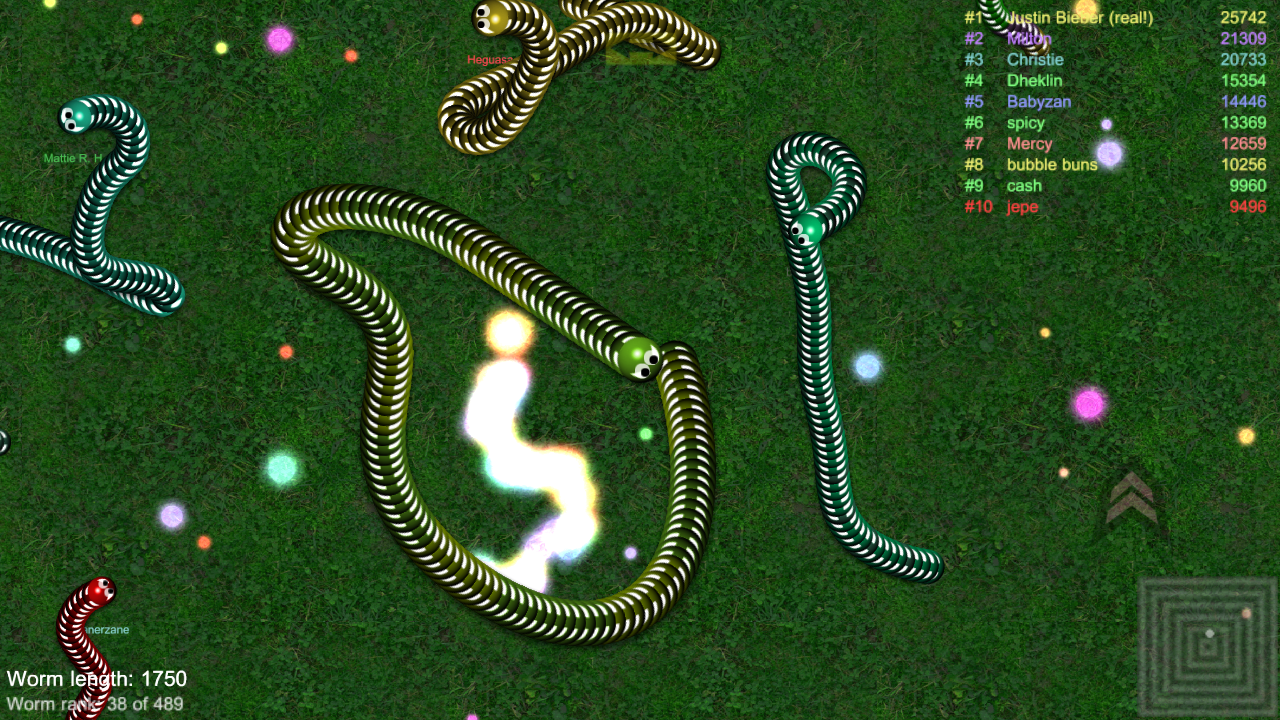Click the white dot on the minimap
1280x720 pixels.
(x=1210, y=634)
